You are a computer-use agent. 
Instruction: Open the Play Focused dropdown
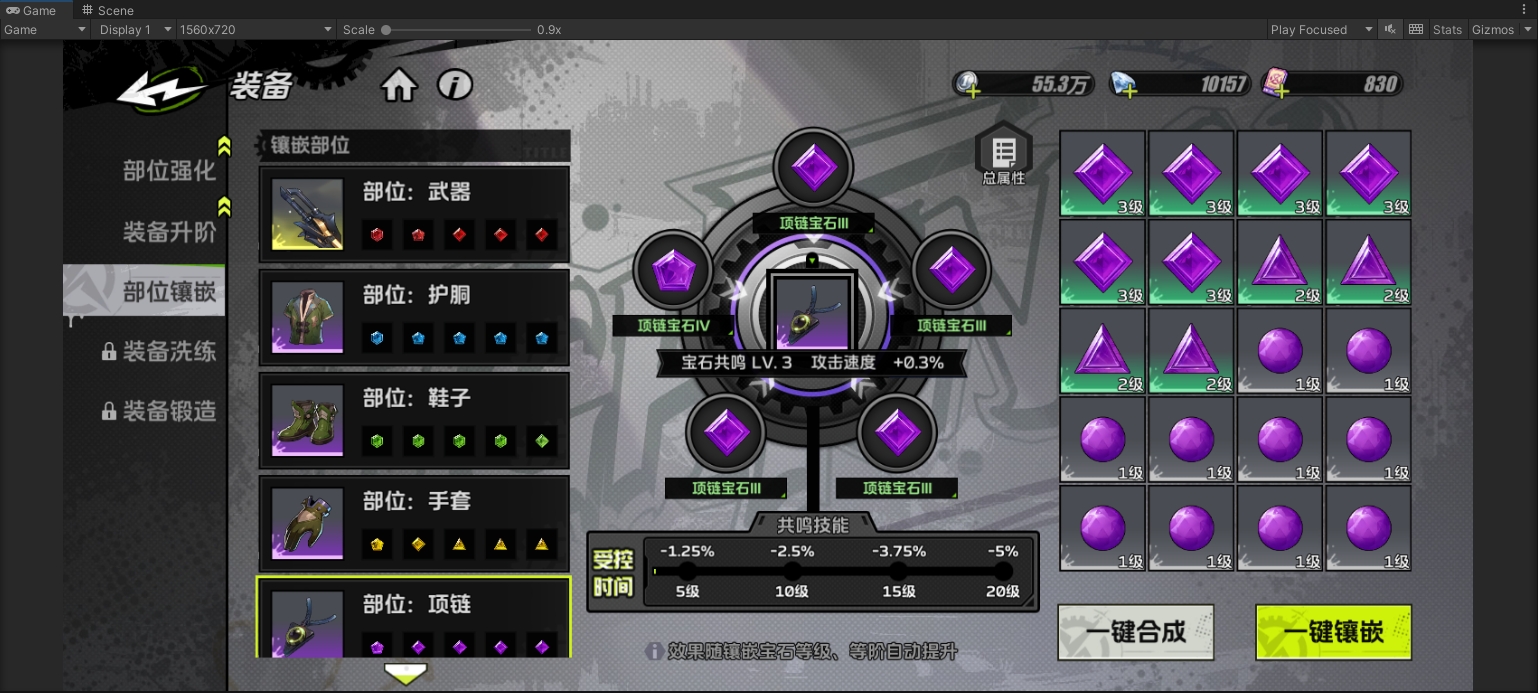click(1321, 30)
